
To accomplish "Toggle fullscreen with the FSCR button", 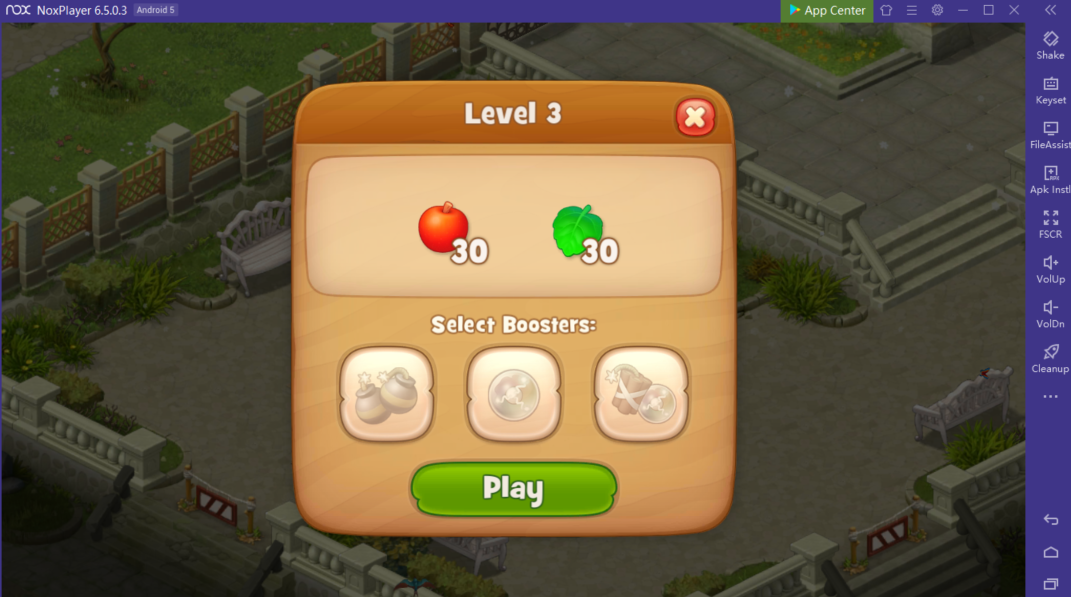I will [1050, 223].
